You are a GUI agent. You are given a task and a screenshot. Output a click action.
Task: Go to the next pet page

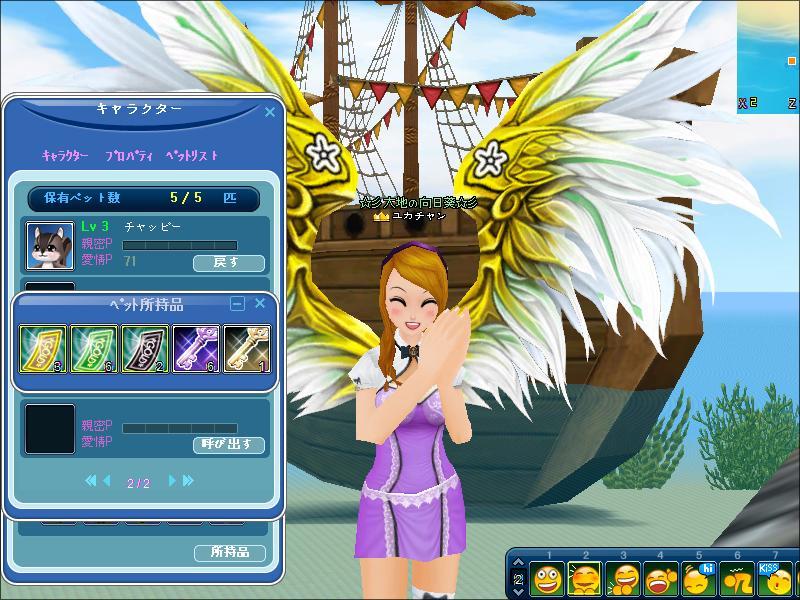click(172, 481)
